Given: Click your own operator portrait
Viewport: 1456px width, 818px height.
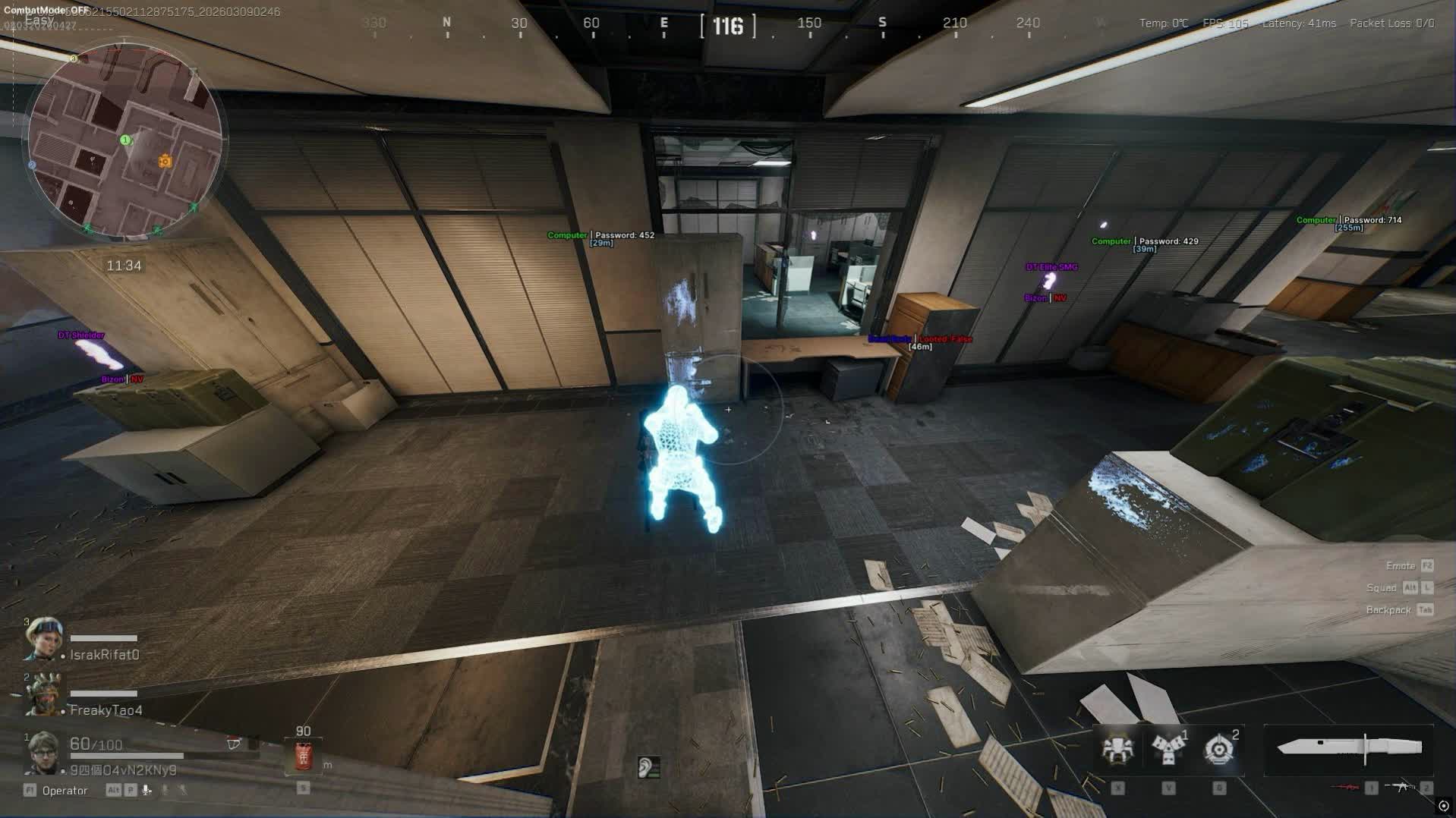Looking at the screenshot, I should pos(43,752).
